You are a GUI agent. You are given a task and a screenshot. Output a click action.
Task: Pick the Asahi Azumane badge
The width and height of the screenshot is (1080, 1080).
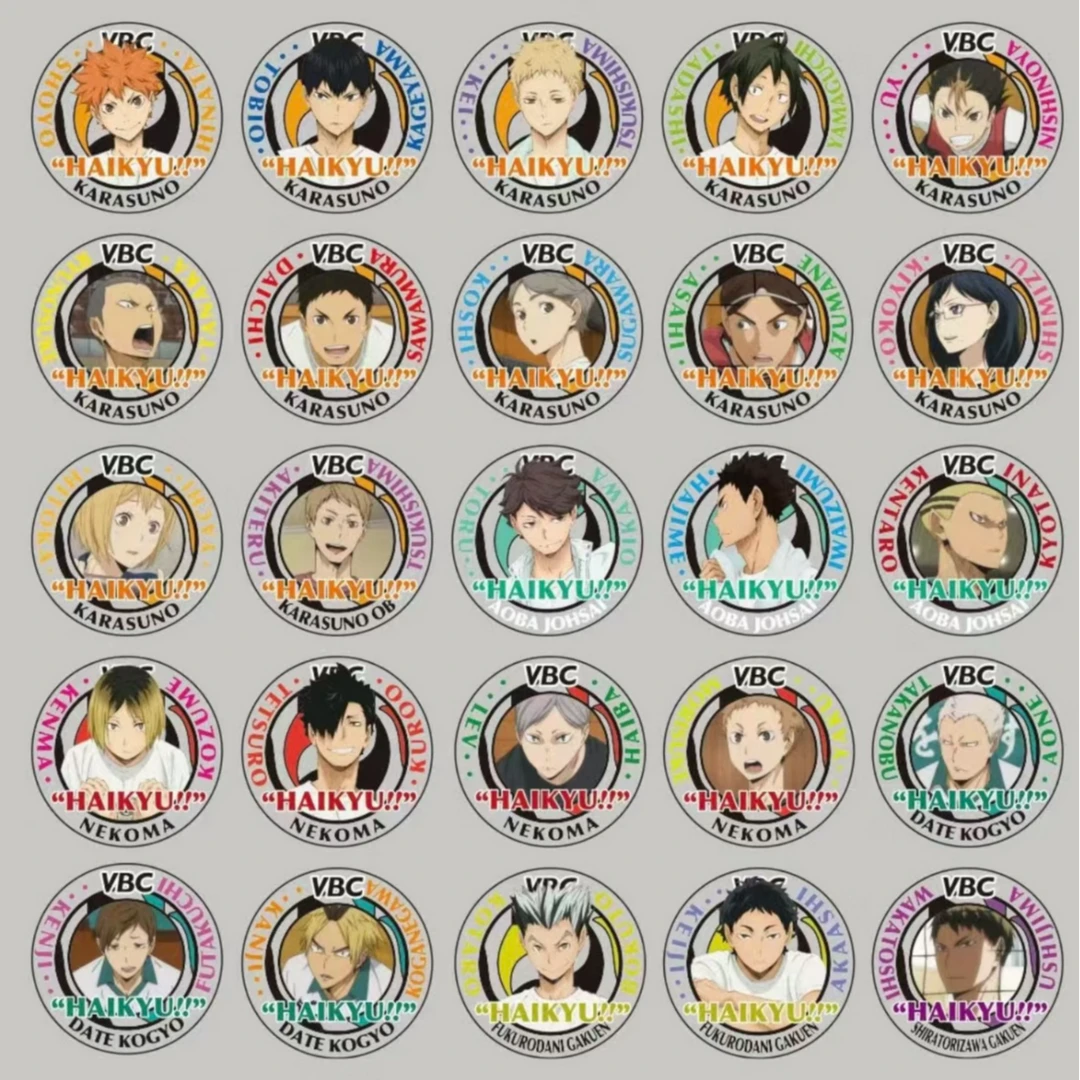757,328
